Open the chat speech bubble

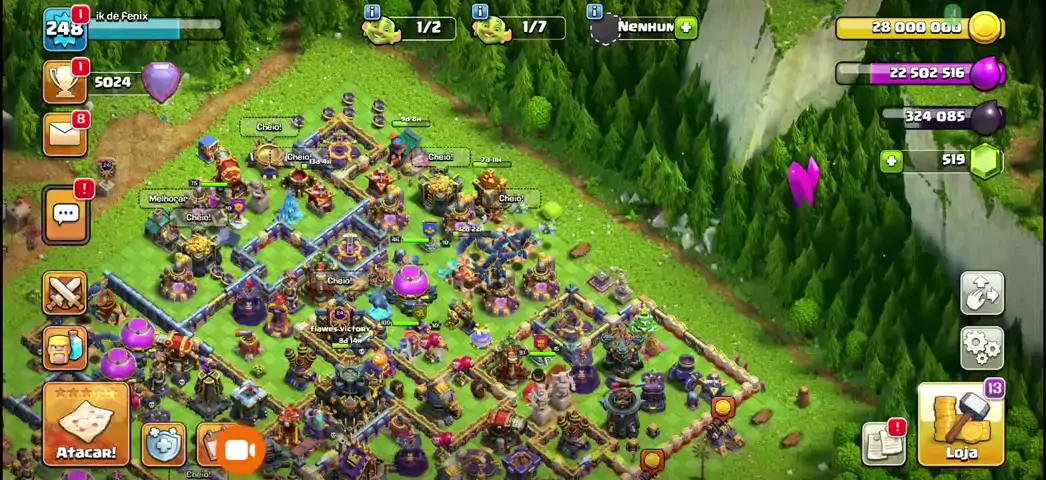(x=66, y=213)
